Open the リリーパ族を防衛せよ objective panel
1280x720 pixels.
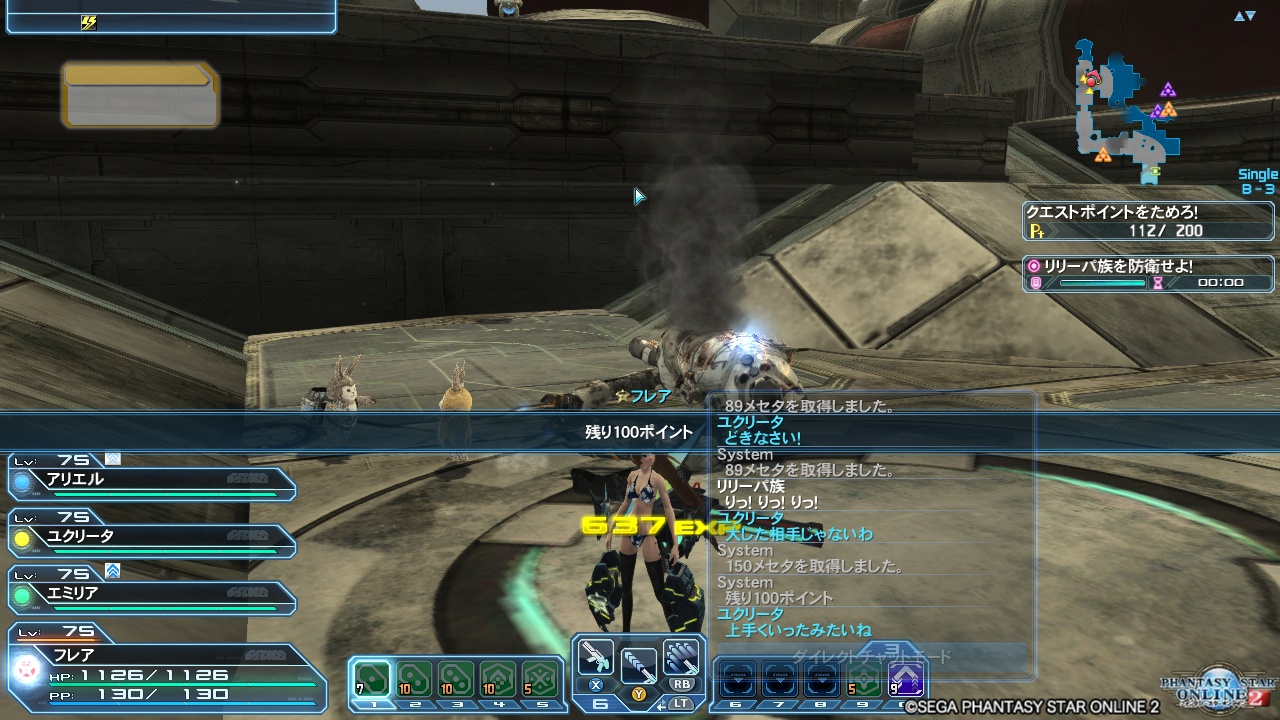[x=1145, y=275]
